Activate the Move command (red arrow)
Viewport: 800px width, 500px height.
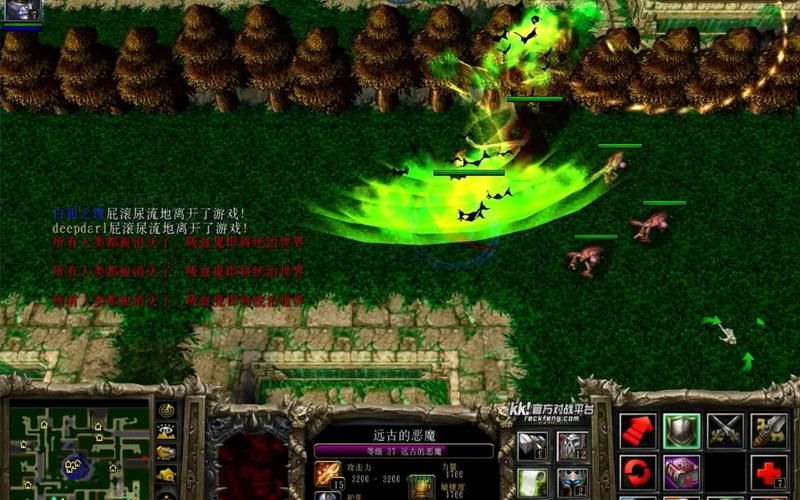[638, 430]
